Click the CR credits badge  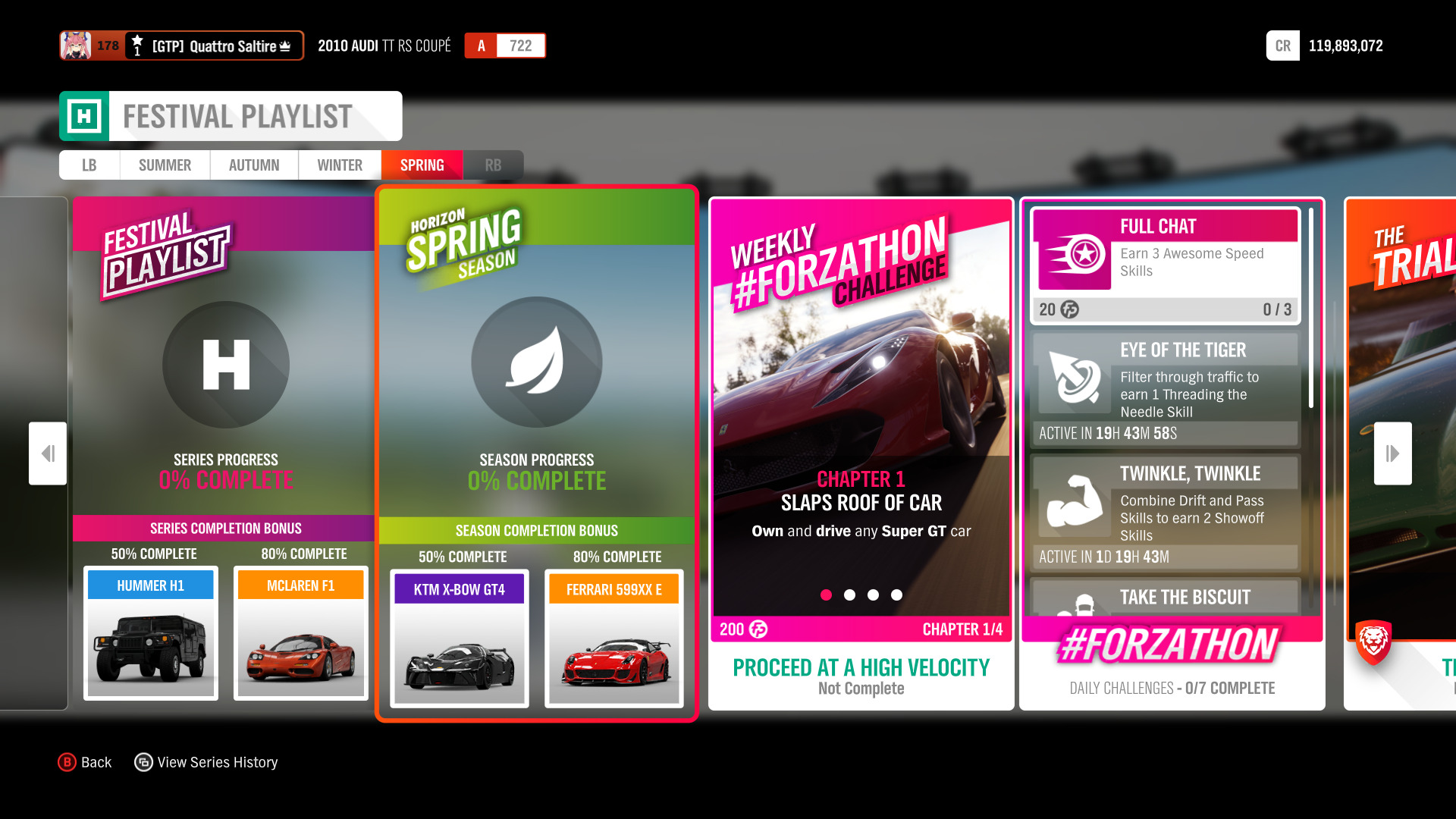point(1282,45)
